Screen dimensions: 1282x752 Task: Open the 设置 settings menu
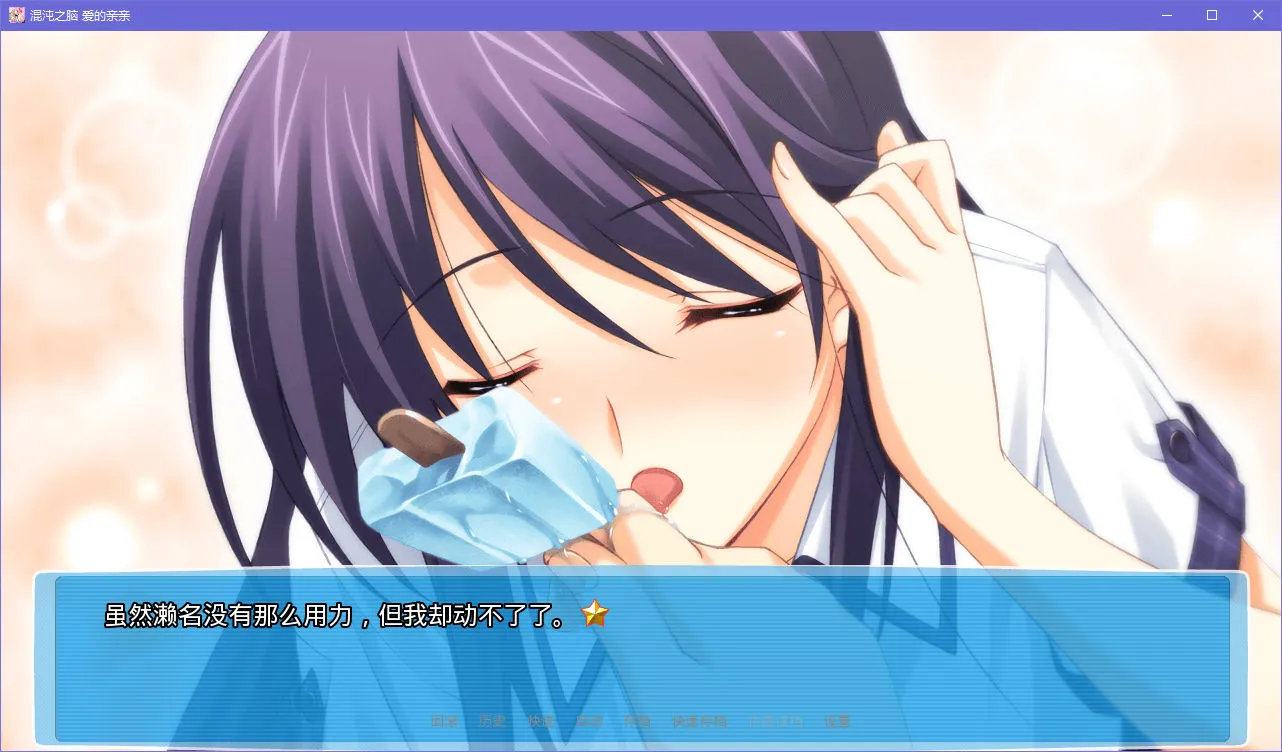[x=840, y=719]
